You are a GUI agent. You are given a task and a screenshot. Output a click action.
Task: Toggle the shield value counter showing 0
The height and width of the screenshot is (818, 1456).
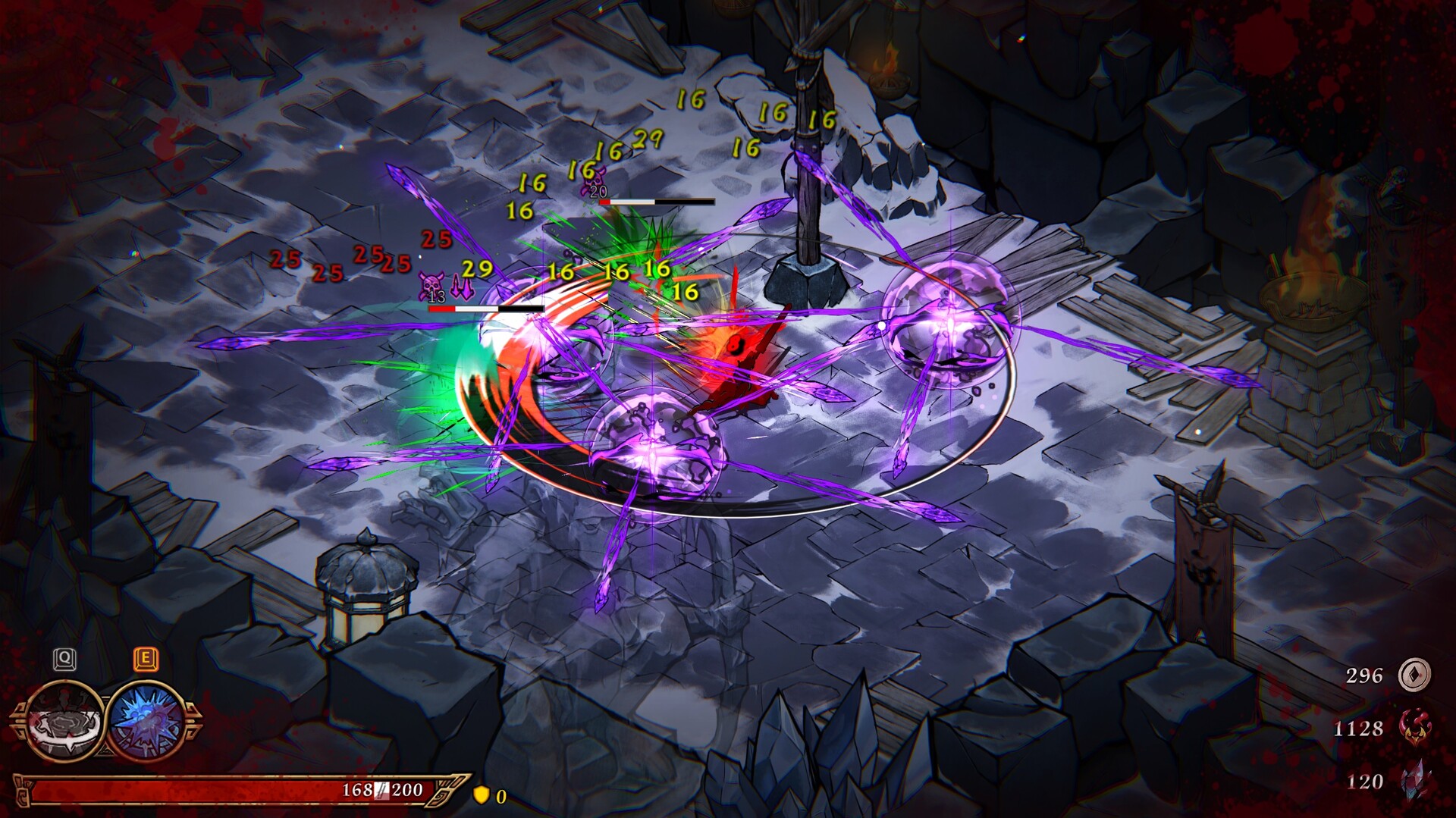(x=500, y=797)
